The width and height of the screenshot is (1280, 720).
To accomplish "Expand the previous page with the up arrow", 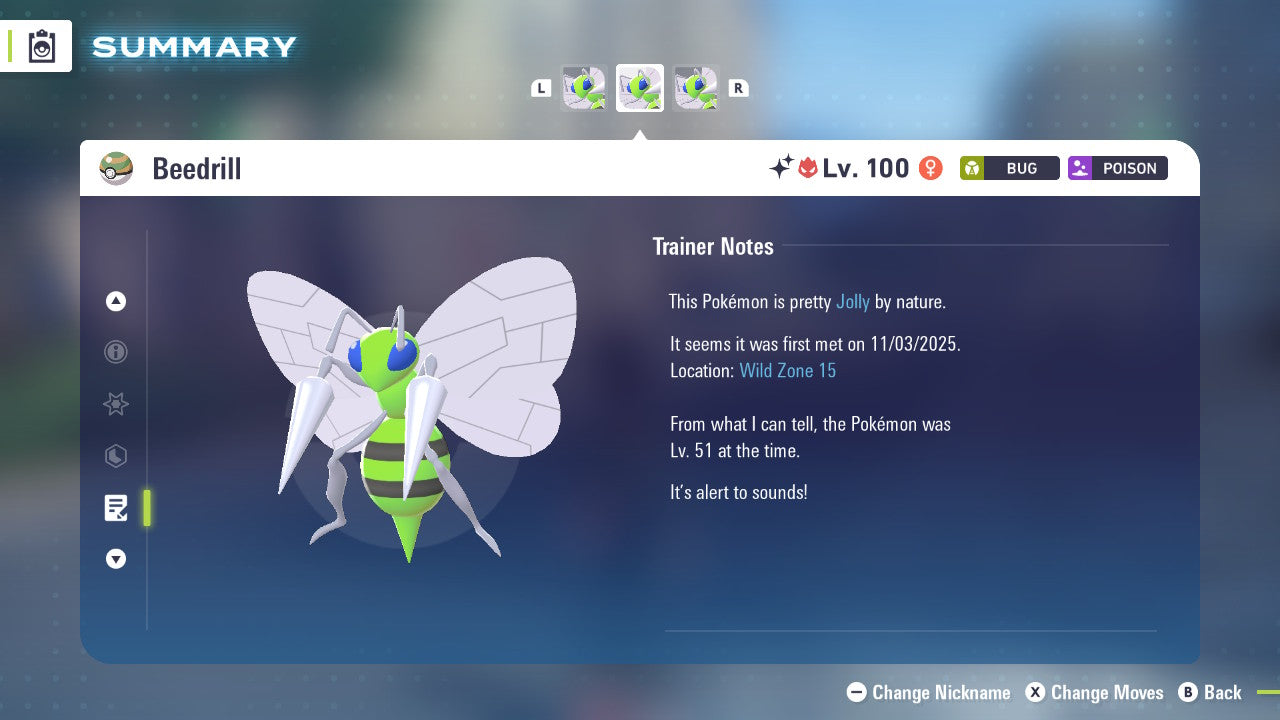I will (x=115, y=300).
